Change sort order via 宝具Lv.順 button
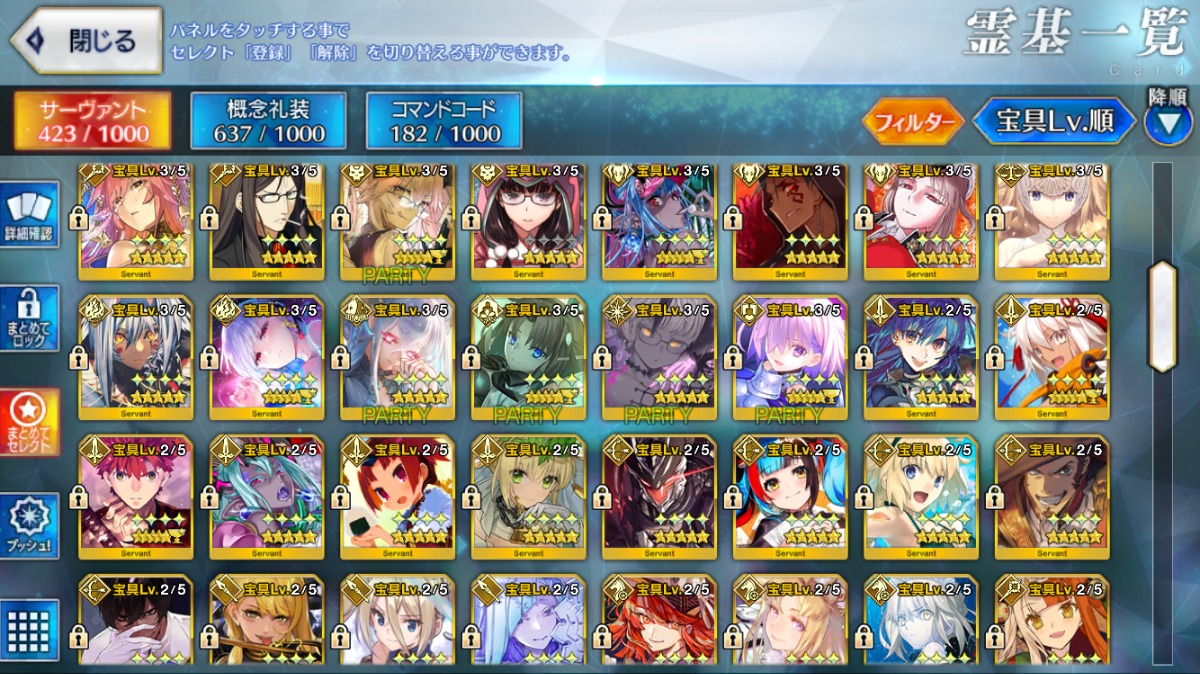 coord(1055,121)
